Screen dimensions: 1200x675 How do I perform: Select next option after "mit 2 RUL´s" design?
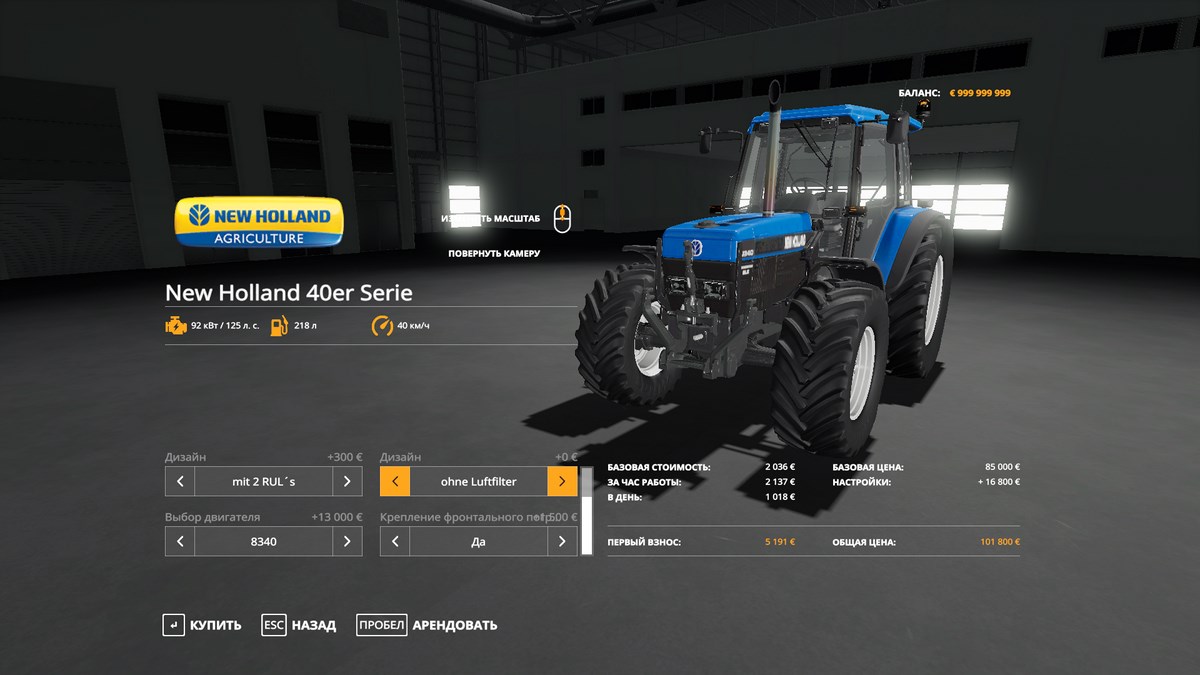click(x=347, y=481)
